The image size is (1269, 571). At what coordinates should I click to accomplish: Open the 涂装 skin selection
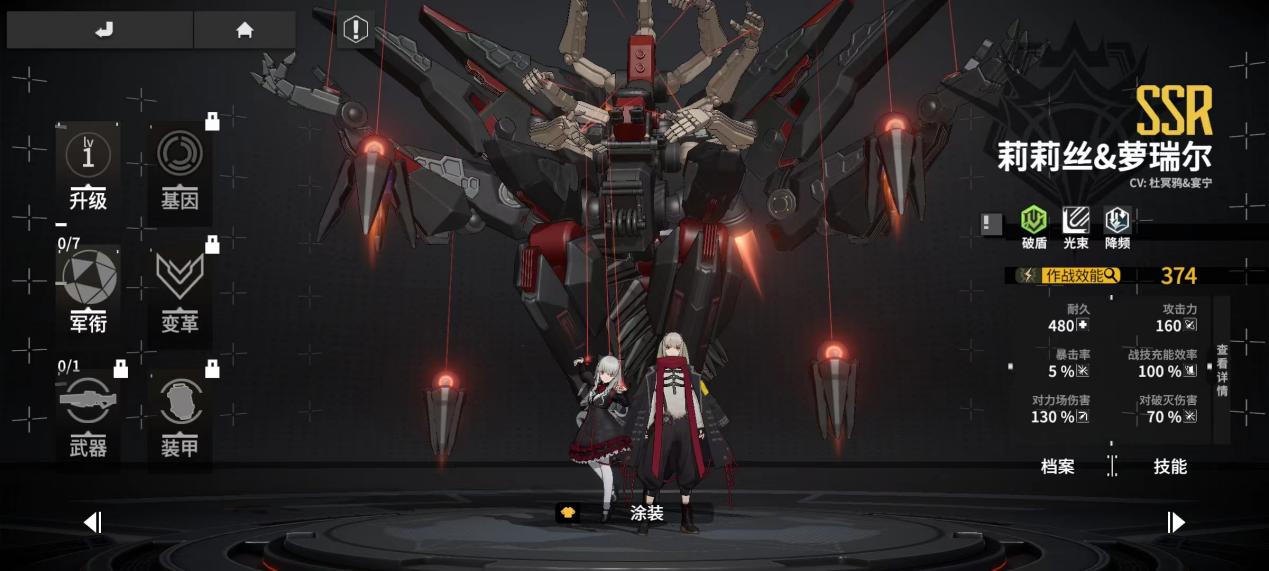click(632, 513)
